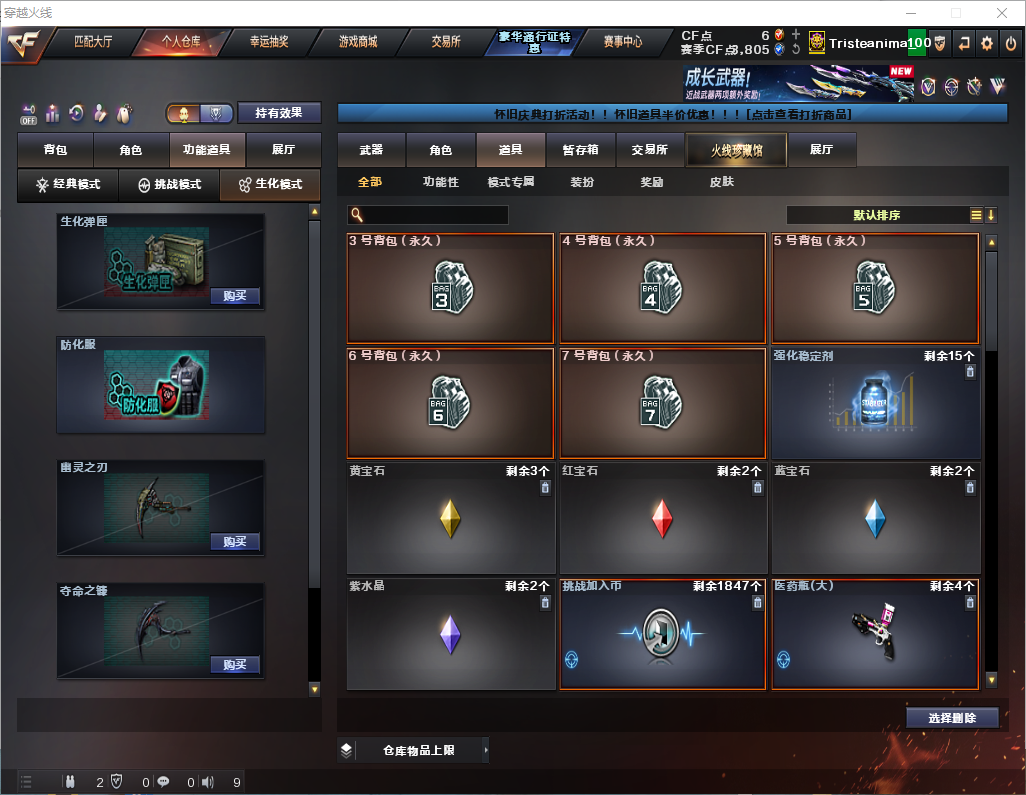Purchase the 幽灵之刃 weapon
The width and height of the screenshot is (1026, 795).
pyautogui.click(x=235, y=542)
